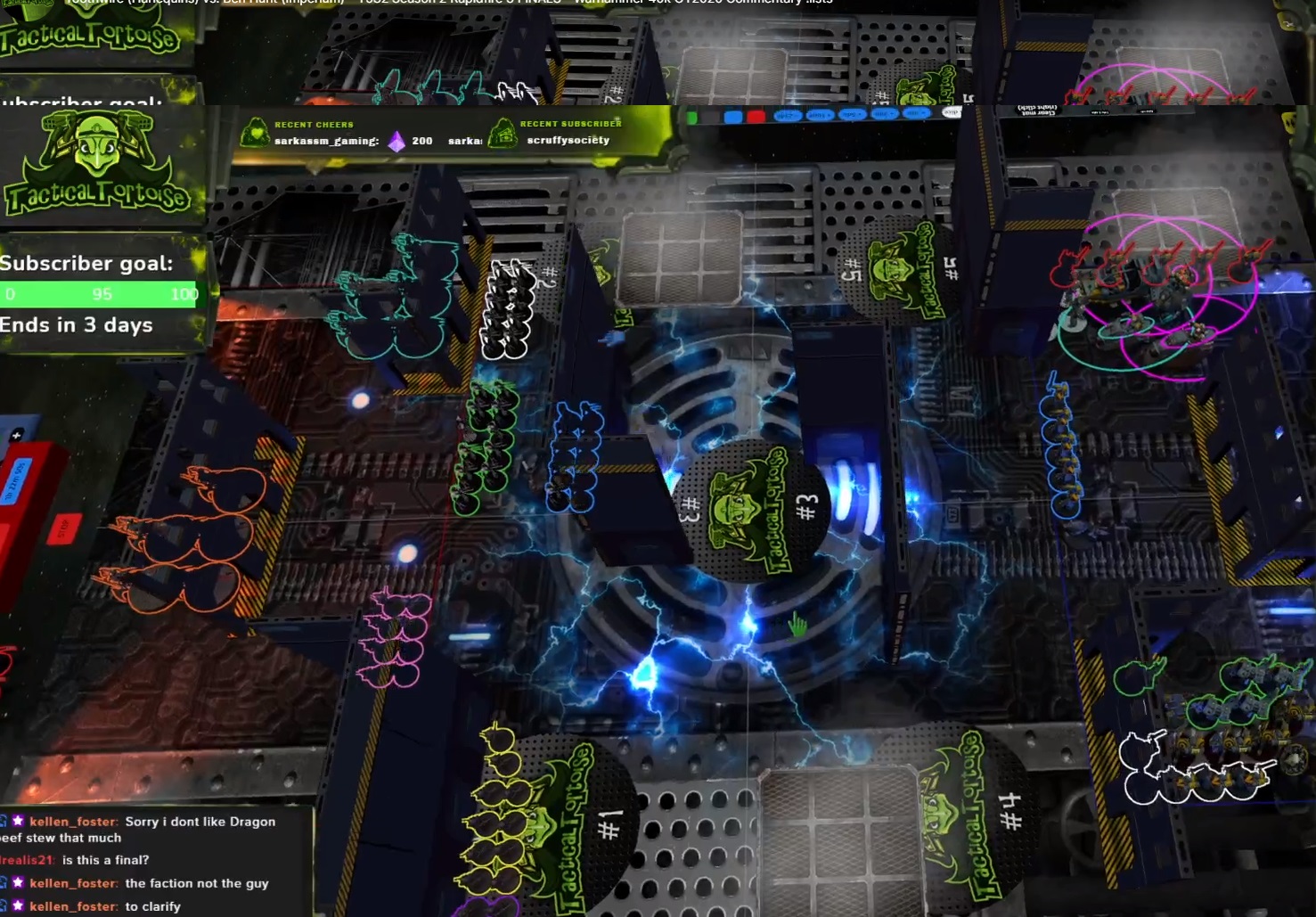Select the green square button on the top bar
The height and width of the screenshot is (917, 1316).
[692, 118]
